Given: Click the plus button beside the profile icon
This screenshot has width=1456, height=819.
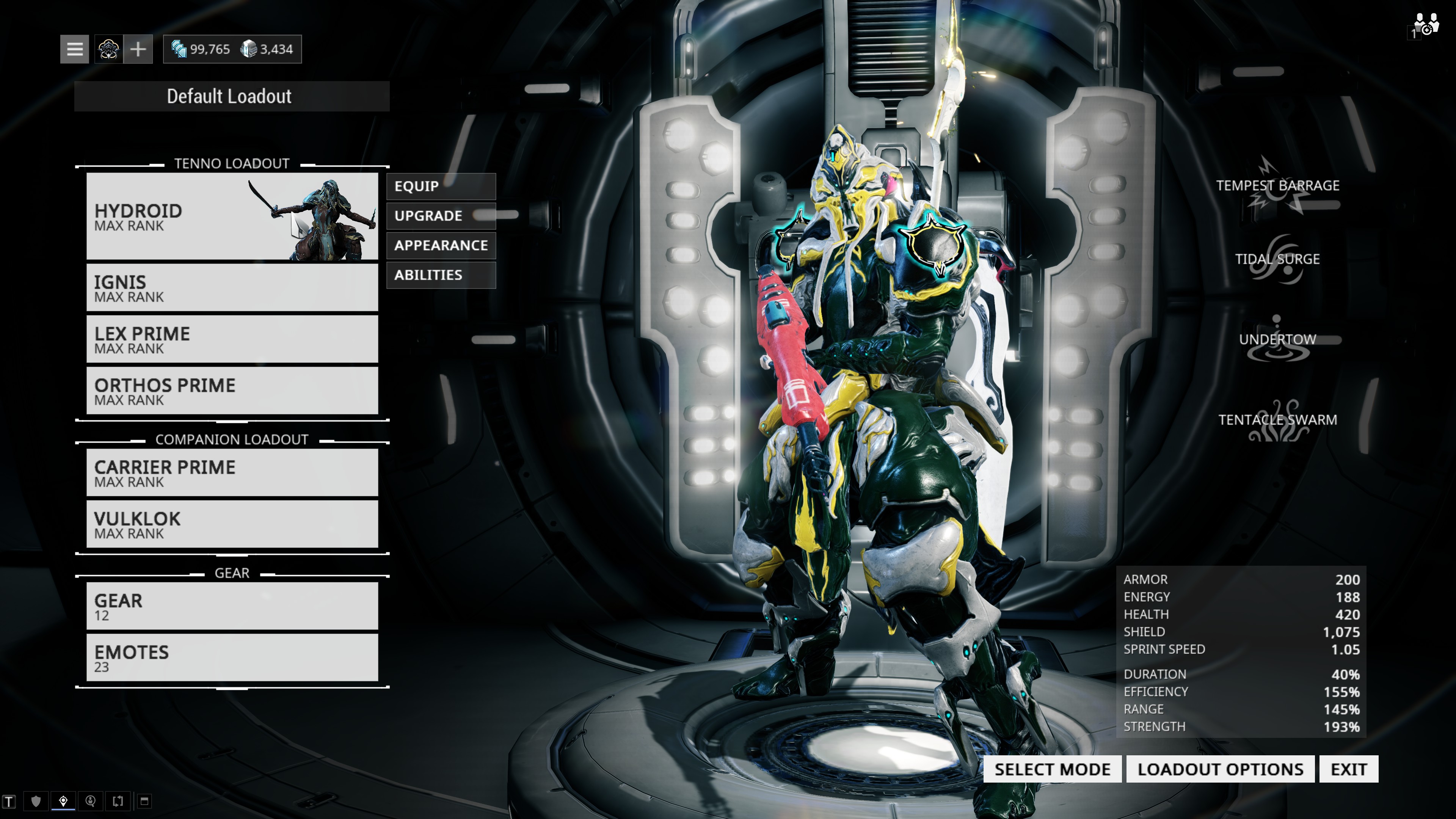Looking at the screenshot, I should 138,49.
